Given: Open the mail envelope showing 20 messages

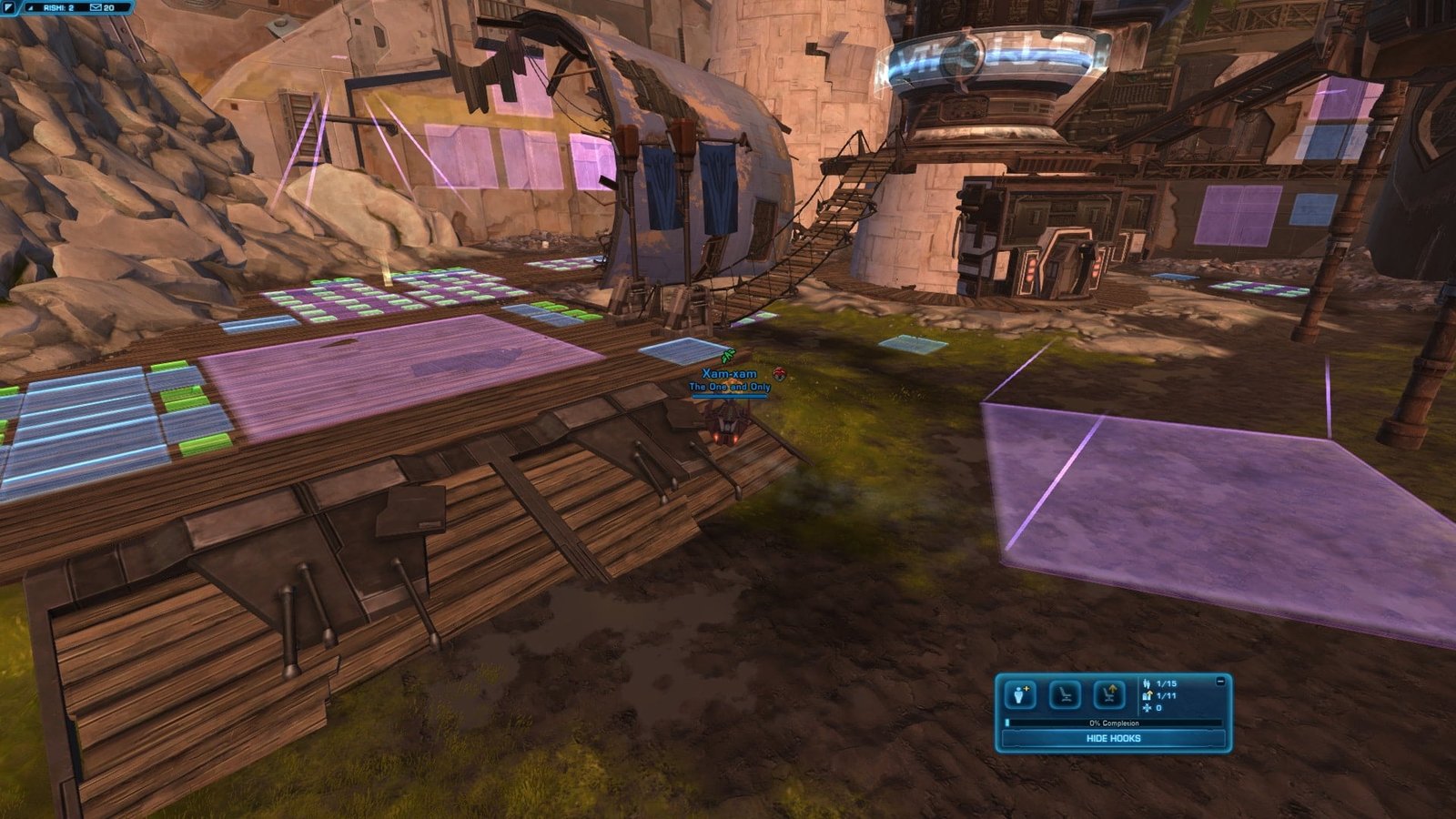Looking at the screenshot, I should [96, 7].
